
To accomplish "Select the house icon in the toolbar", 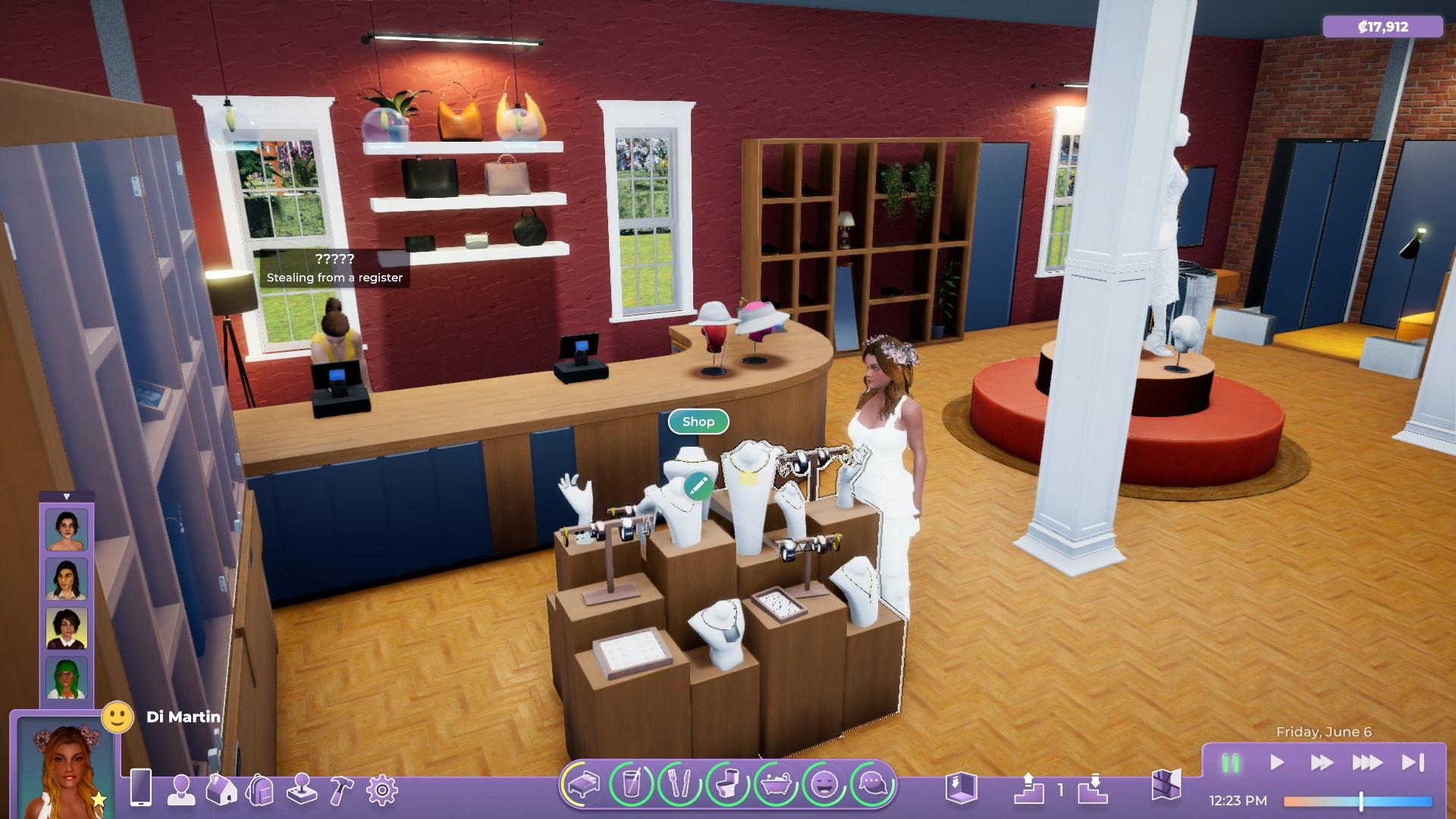I will pos(221,790).
